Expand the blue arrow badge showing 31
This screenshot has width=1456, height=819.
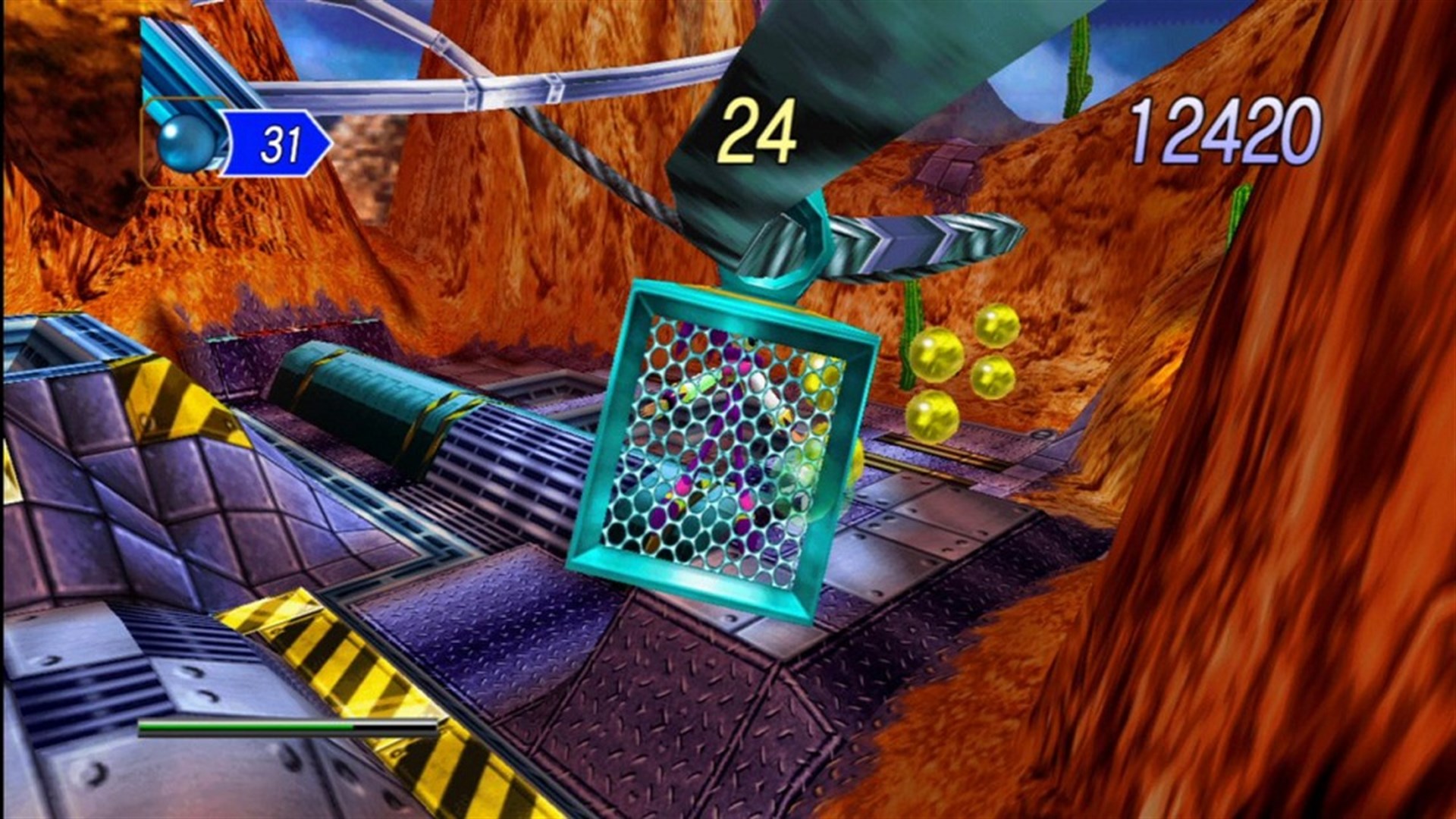pos(278,142)
